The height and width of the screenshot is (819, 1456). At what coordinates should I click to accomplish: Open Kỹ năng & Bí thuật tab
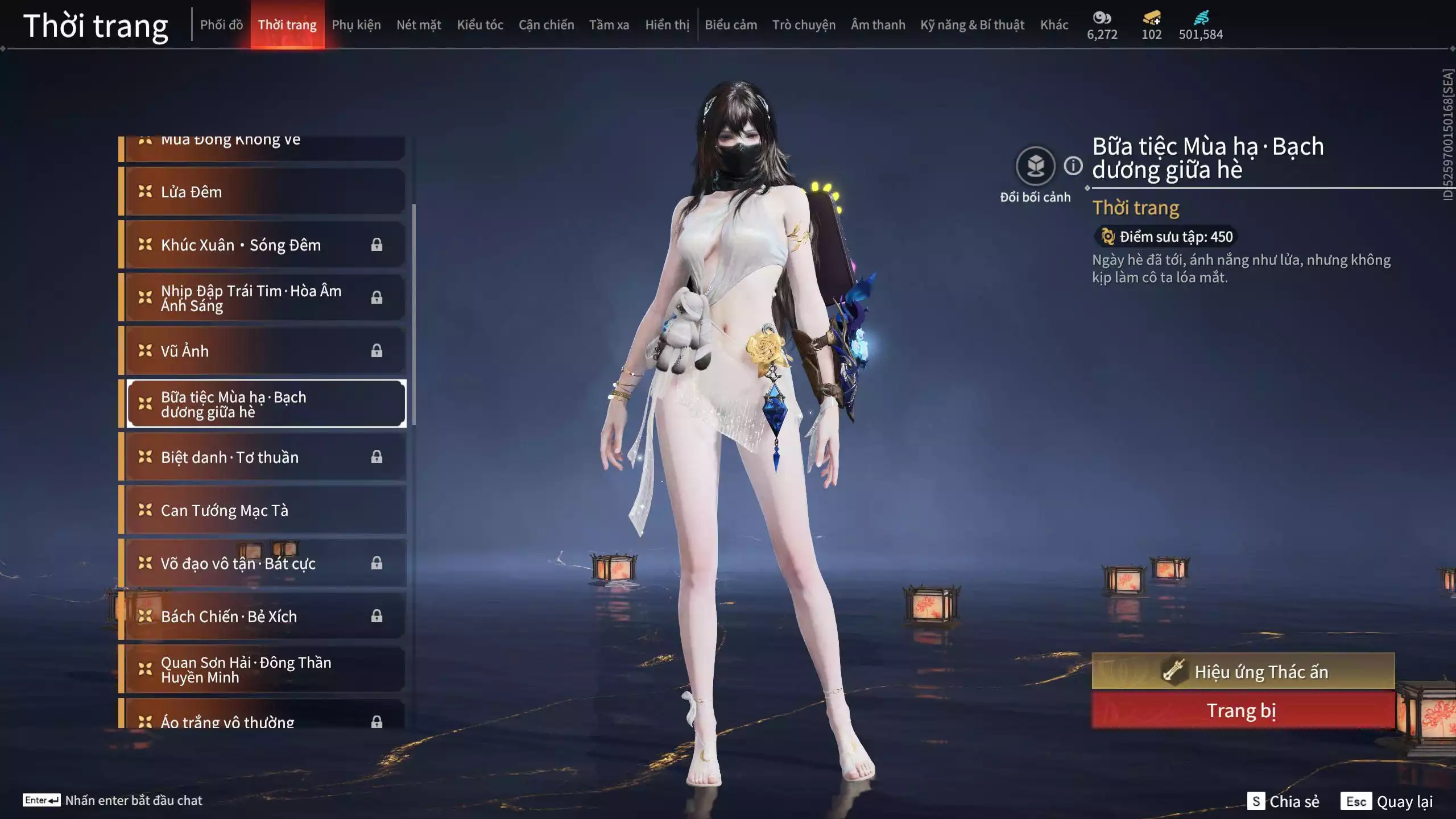pyautogui.click(x=972, y=25)
